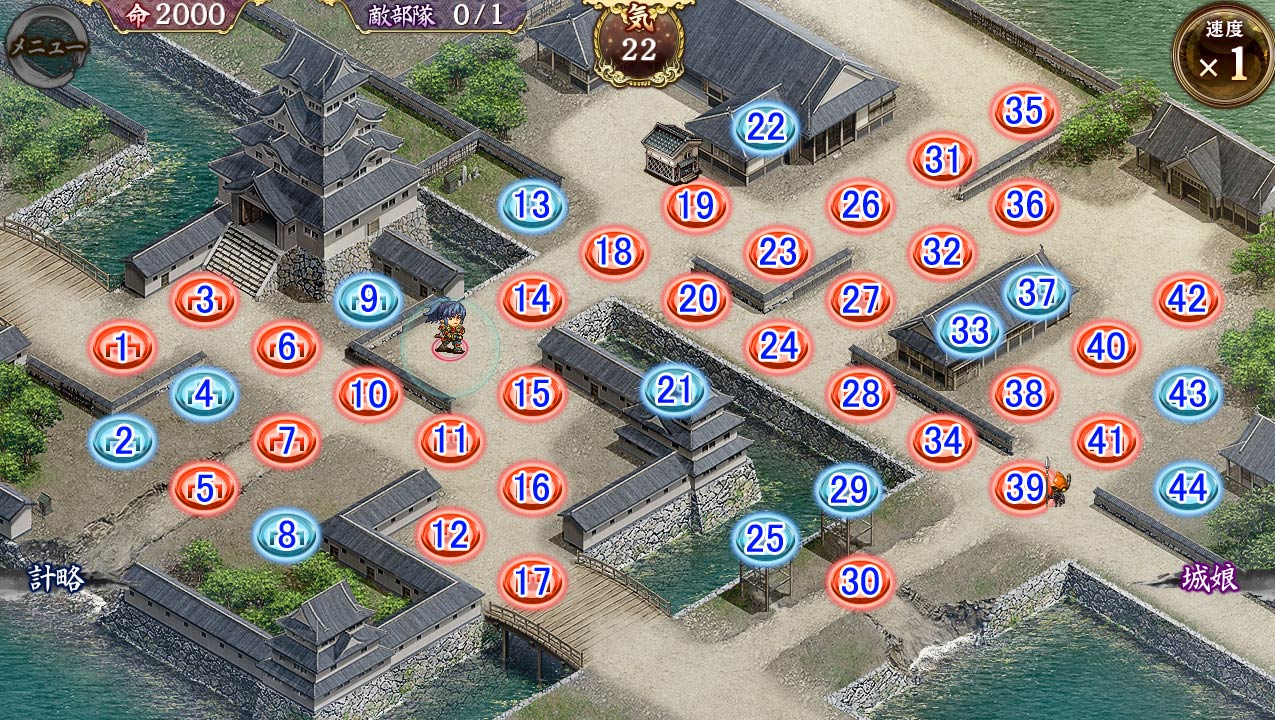Select red deployment tile 1

click(123, 348)
